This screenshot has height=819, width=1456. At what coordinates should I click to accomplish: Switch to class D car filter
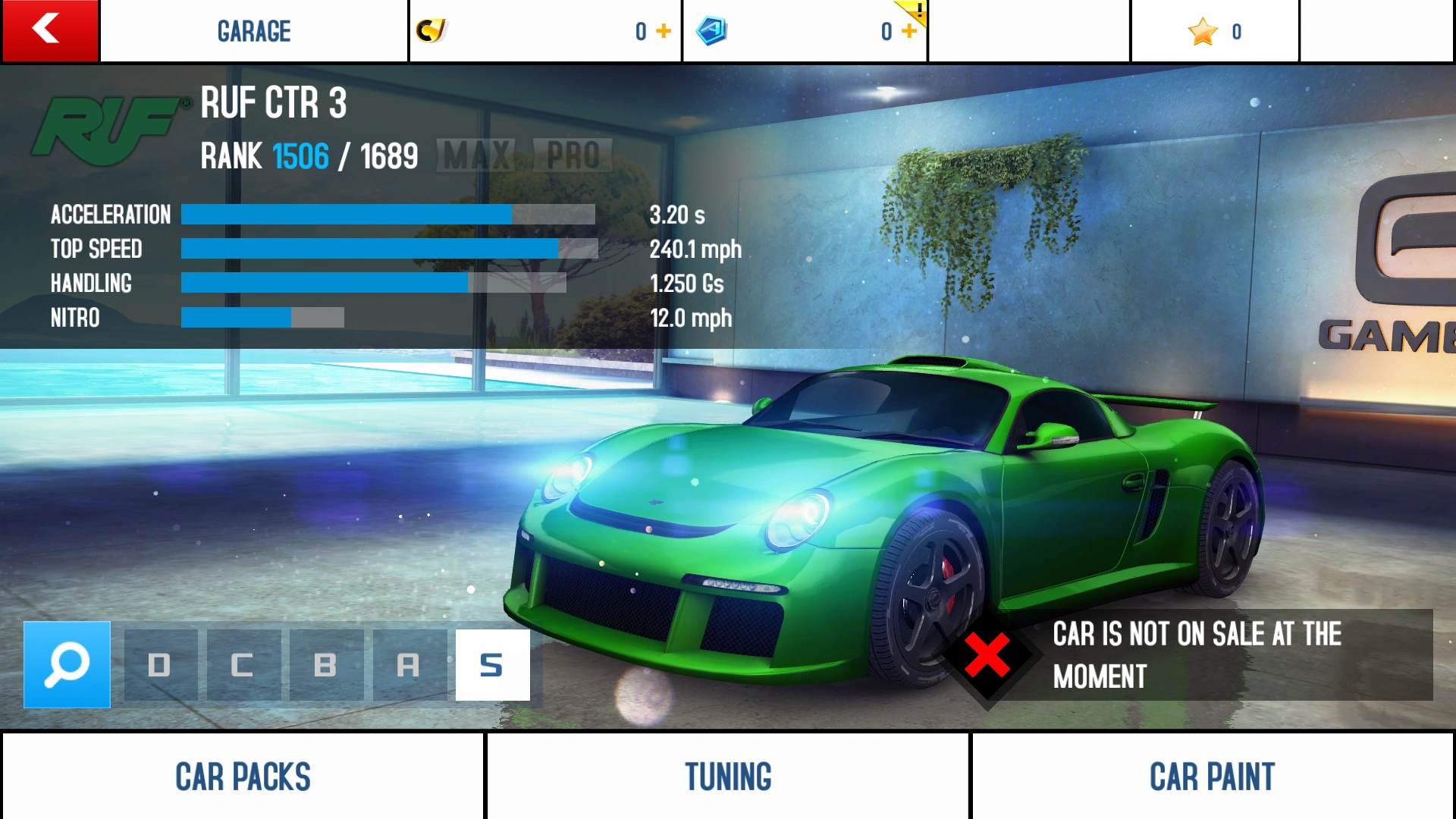(x=160, y=665)
